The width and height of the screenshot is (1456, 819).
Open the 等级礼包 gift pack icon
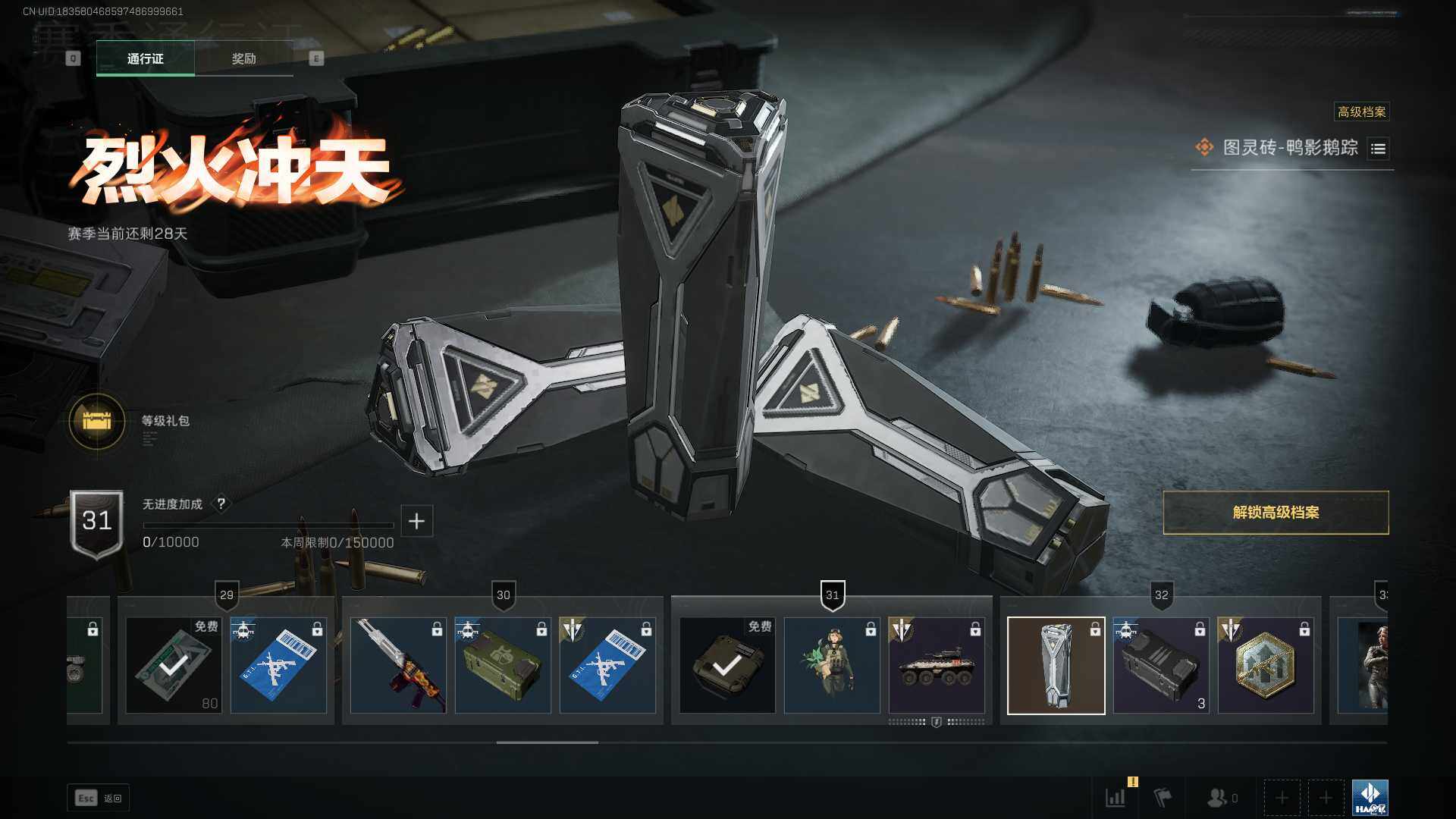coord(97,421)
